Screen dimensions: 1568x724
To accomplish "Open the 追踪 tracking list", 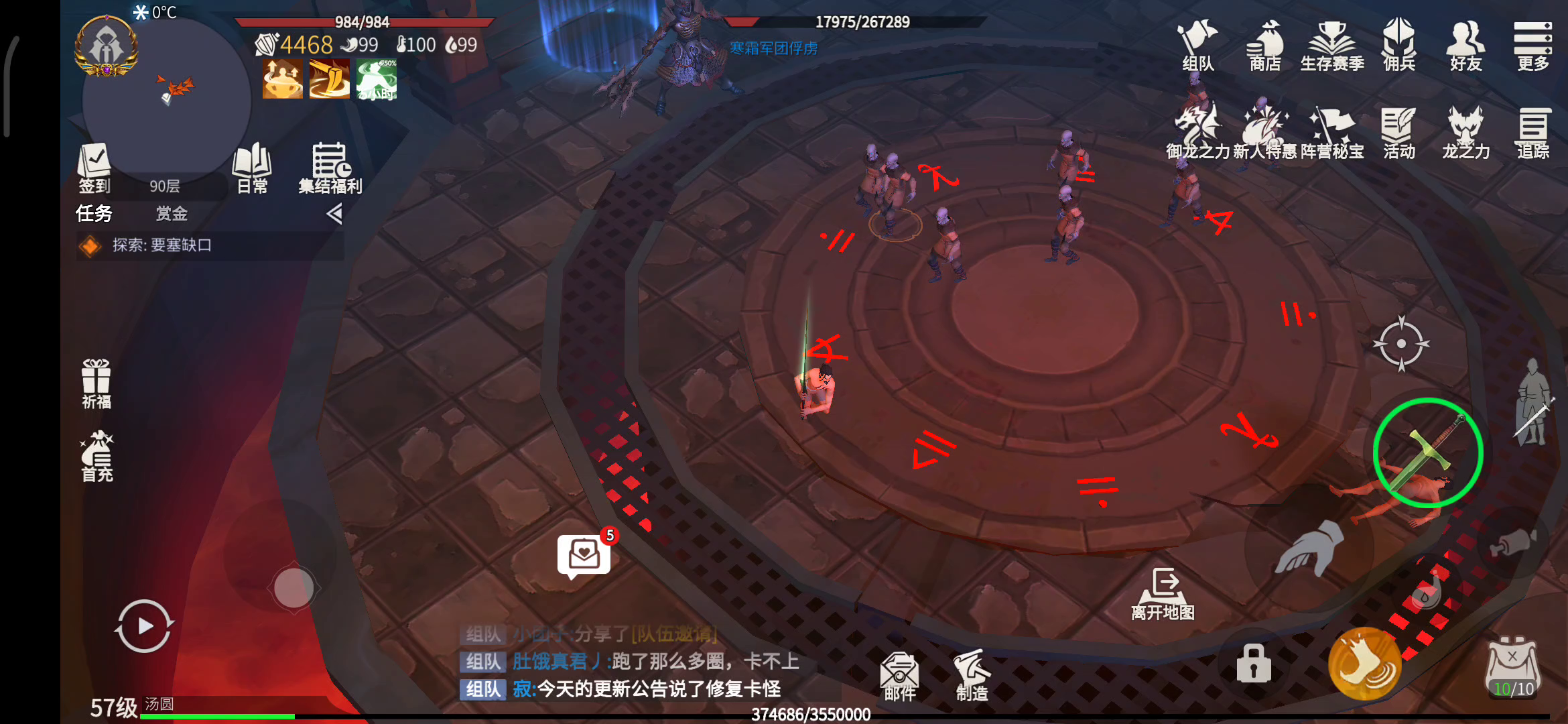I will pyautogui.click(x=1532, y=133).
